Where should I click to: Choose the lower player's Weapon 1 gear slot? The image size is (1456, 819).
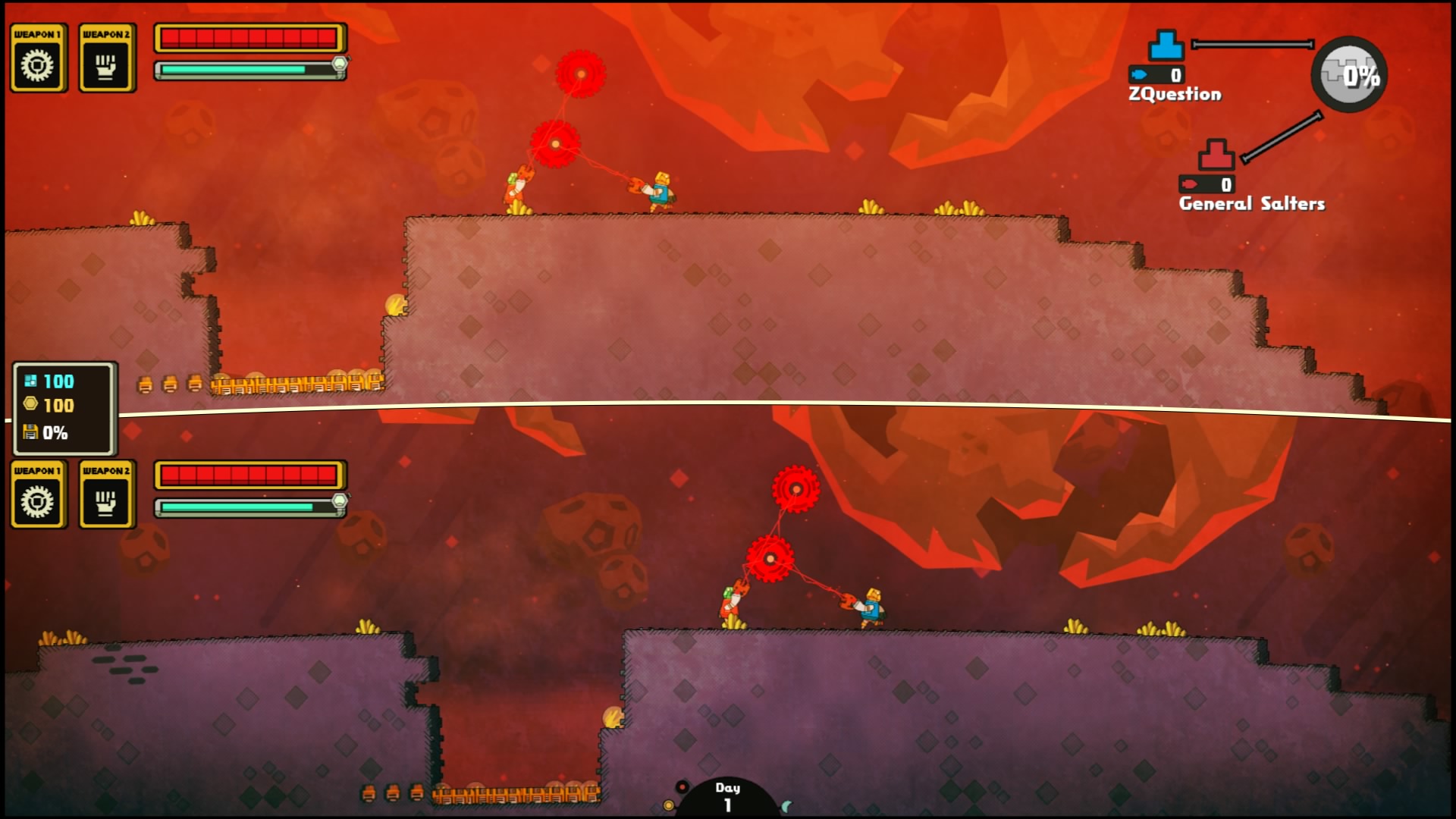pos(38,496)
